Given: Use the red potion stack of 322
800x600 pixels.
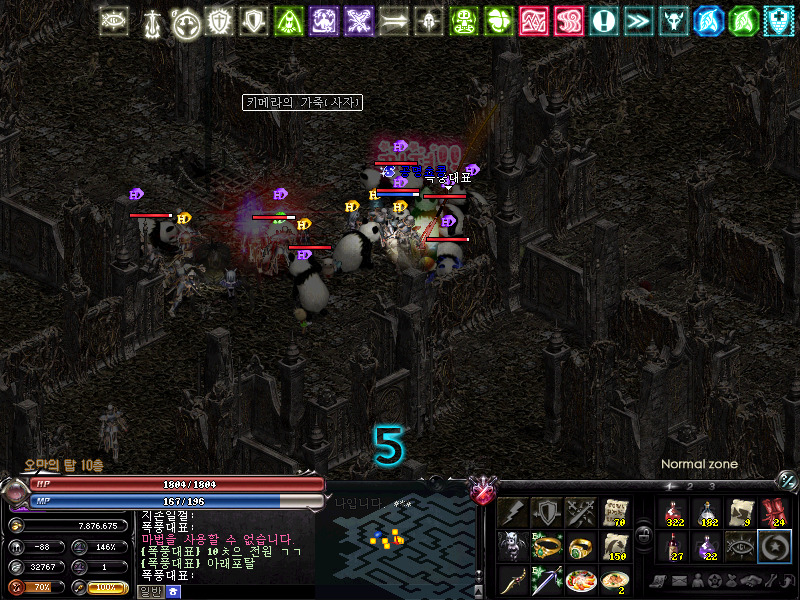Looking at the screenshot, I should click(x=674, y=513).
